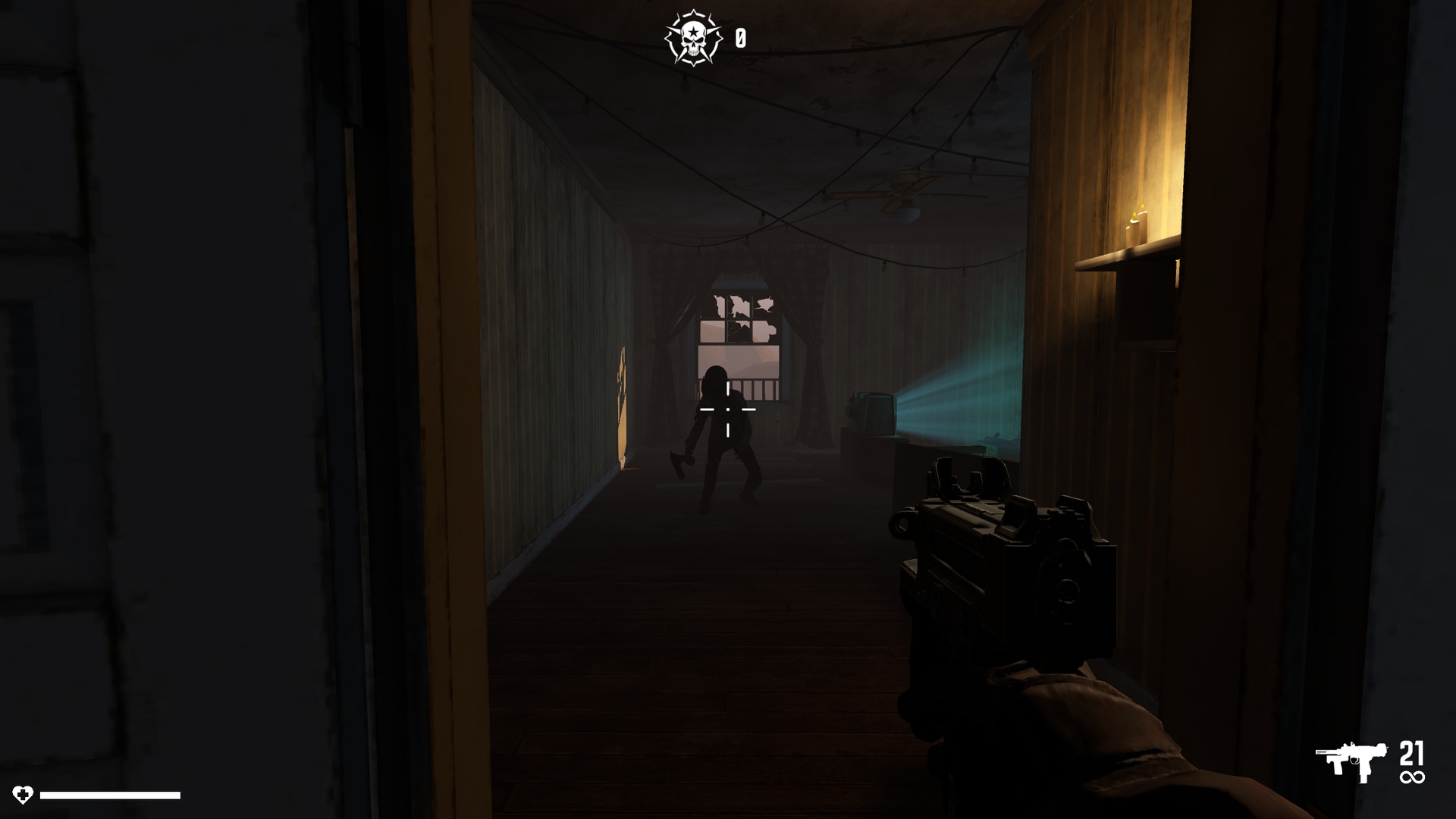Click the star inside the skull emblem
Screen dimensions: 1456x819
coord(694,30)
